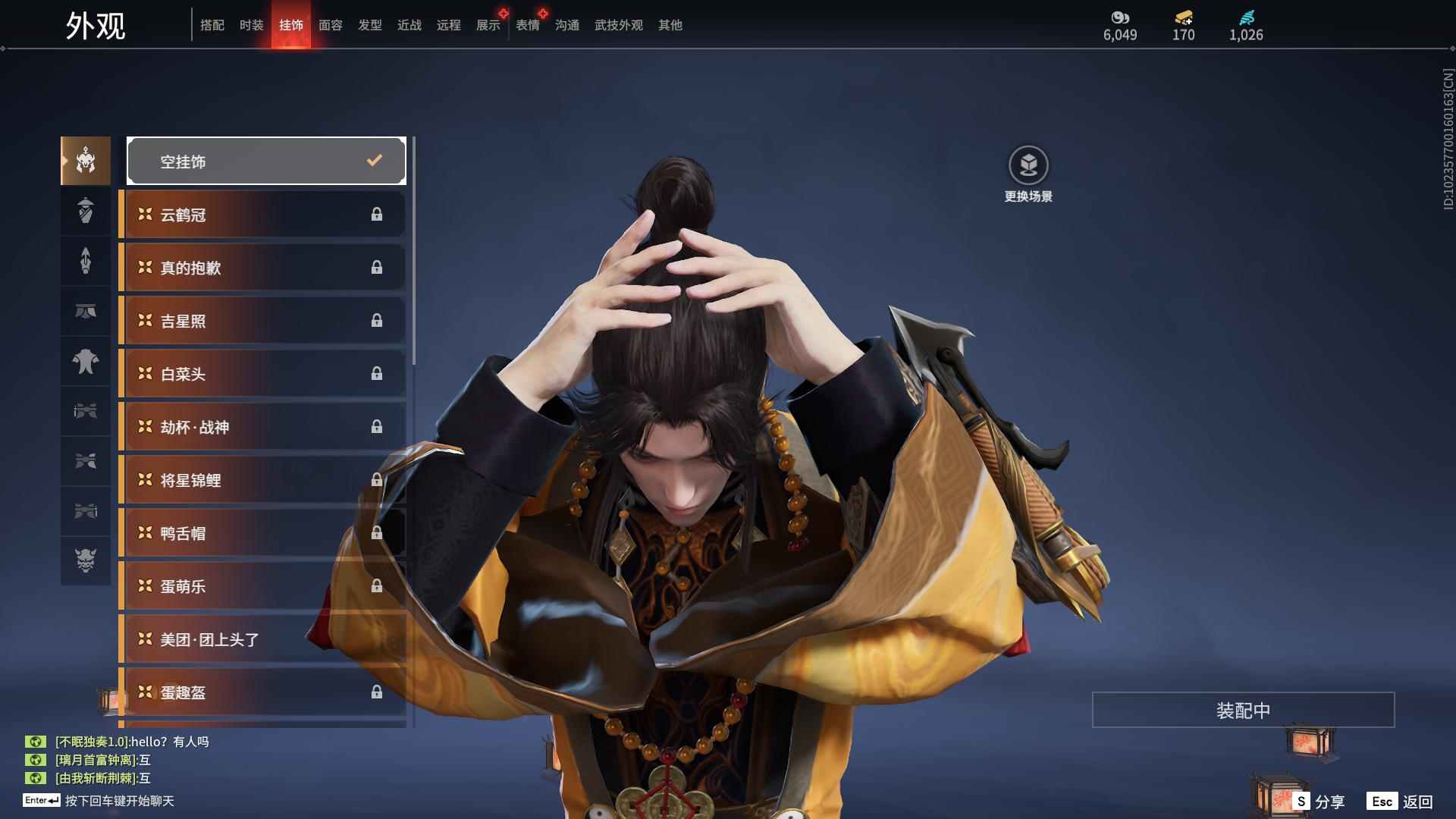This screenshot has height=819, width=1456.
Task: Open the 表情 menu tab
Action: [x=528, y=24]
